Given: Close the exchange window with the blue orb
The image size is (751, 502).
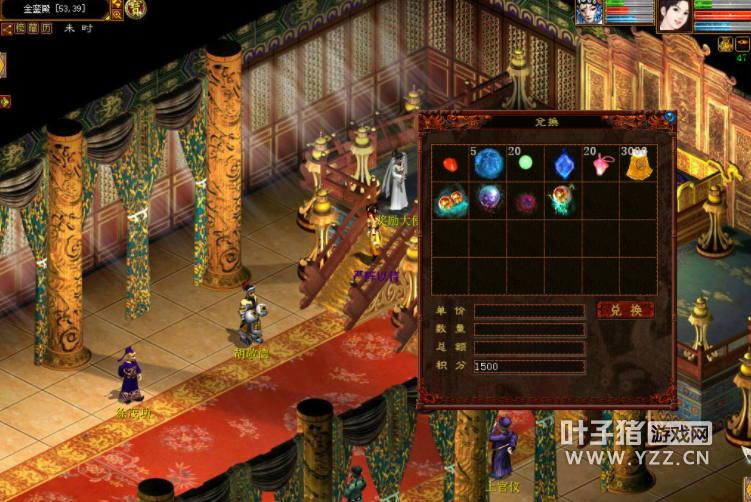Looking at the screenshot, I should click(x=670, y=118).
